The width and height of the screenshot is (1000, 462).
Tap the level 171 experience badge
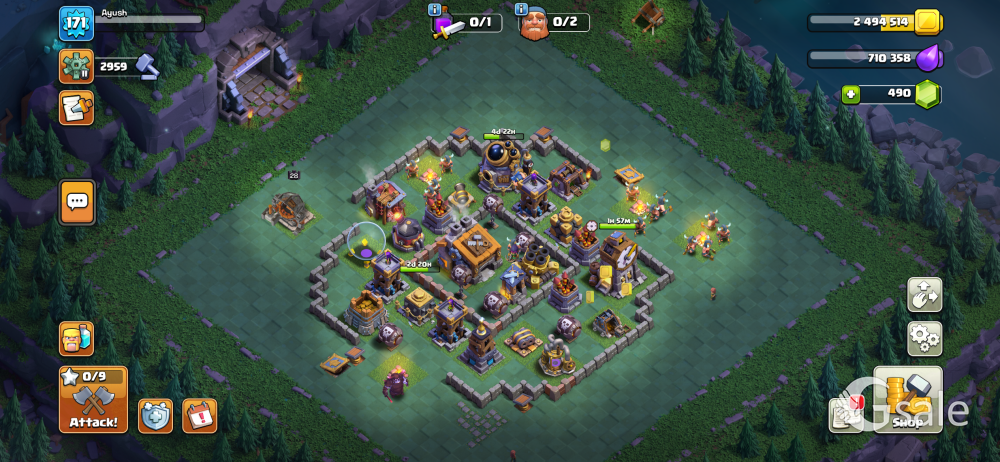tap(76, 24)
